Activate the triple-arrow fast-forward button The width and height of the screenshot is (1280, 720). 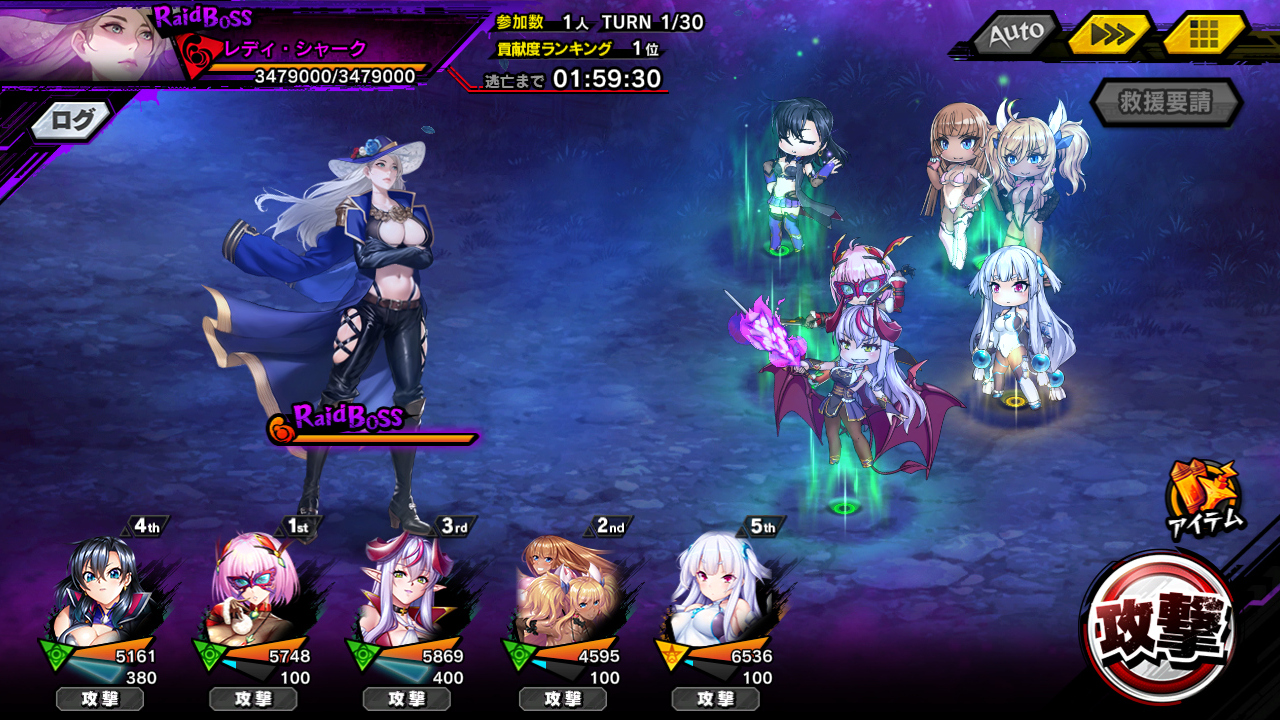(1110, 35)
